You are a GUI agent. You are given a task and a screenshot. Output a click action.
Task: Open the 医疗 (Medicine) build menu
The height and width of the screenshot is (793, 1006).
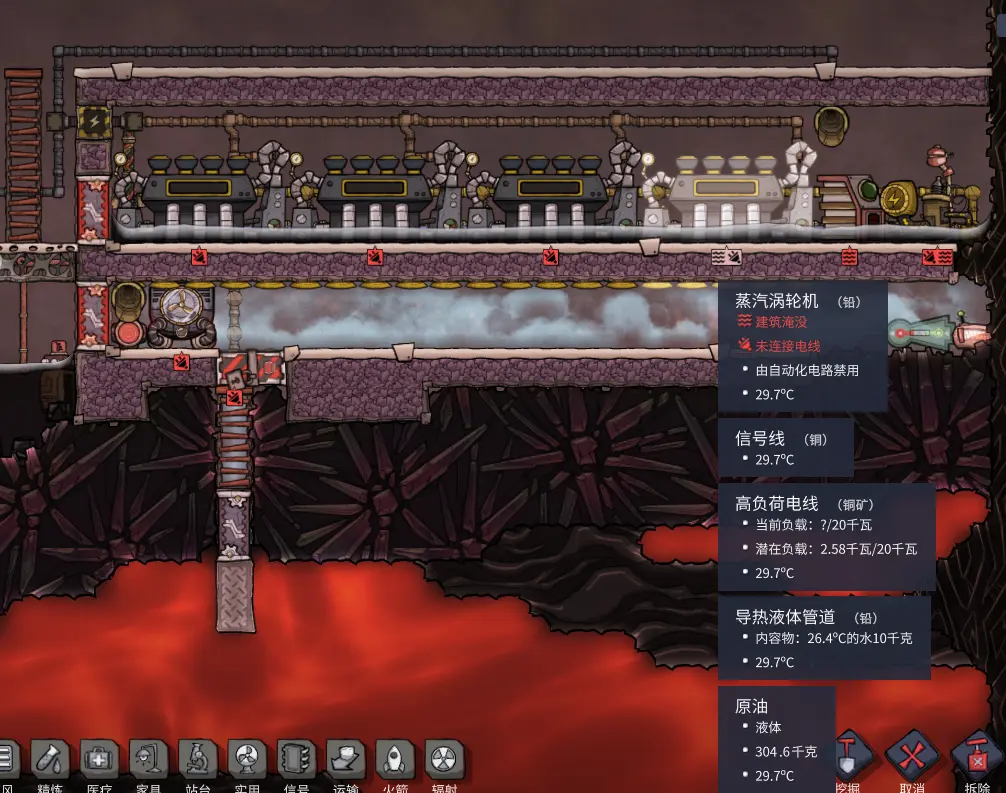[99, 761]
